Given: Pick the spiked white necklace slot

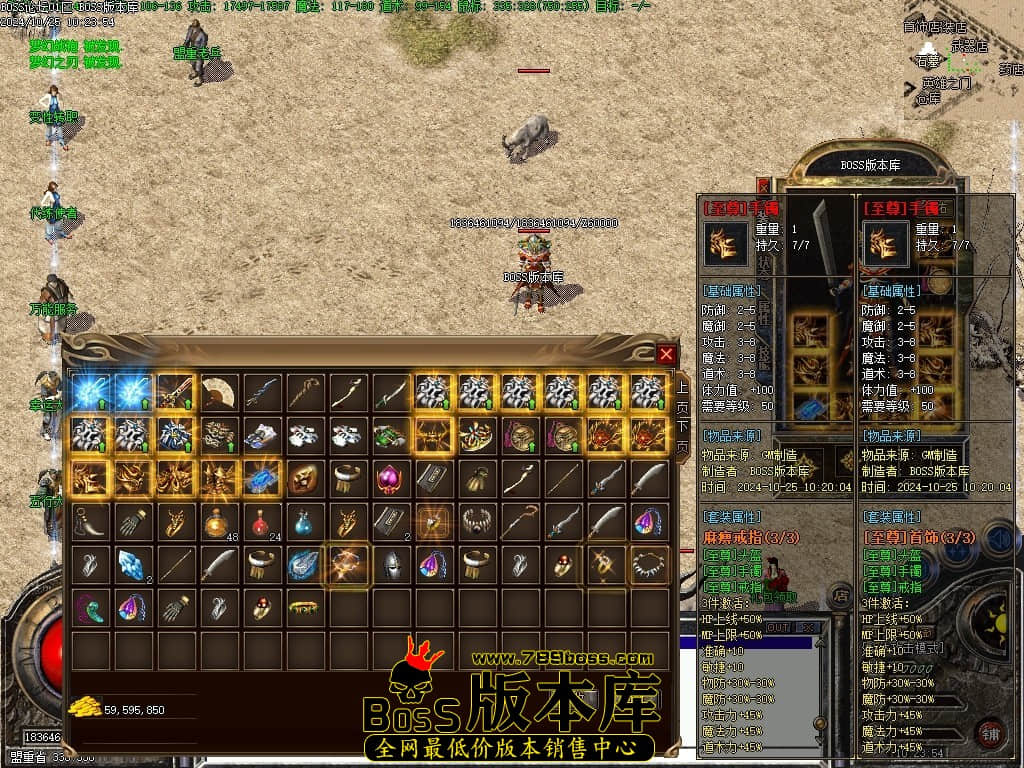Looking at the screenshot, I should tap(647, 565).
